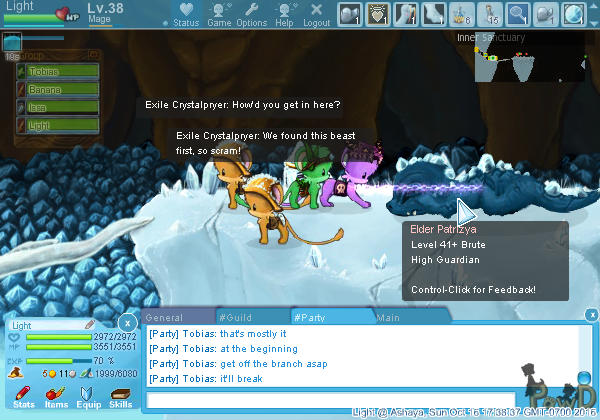Screen dimensions: 600x420
Task: Log out using the Logout button
Action: (316, 15)
